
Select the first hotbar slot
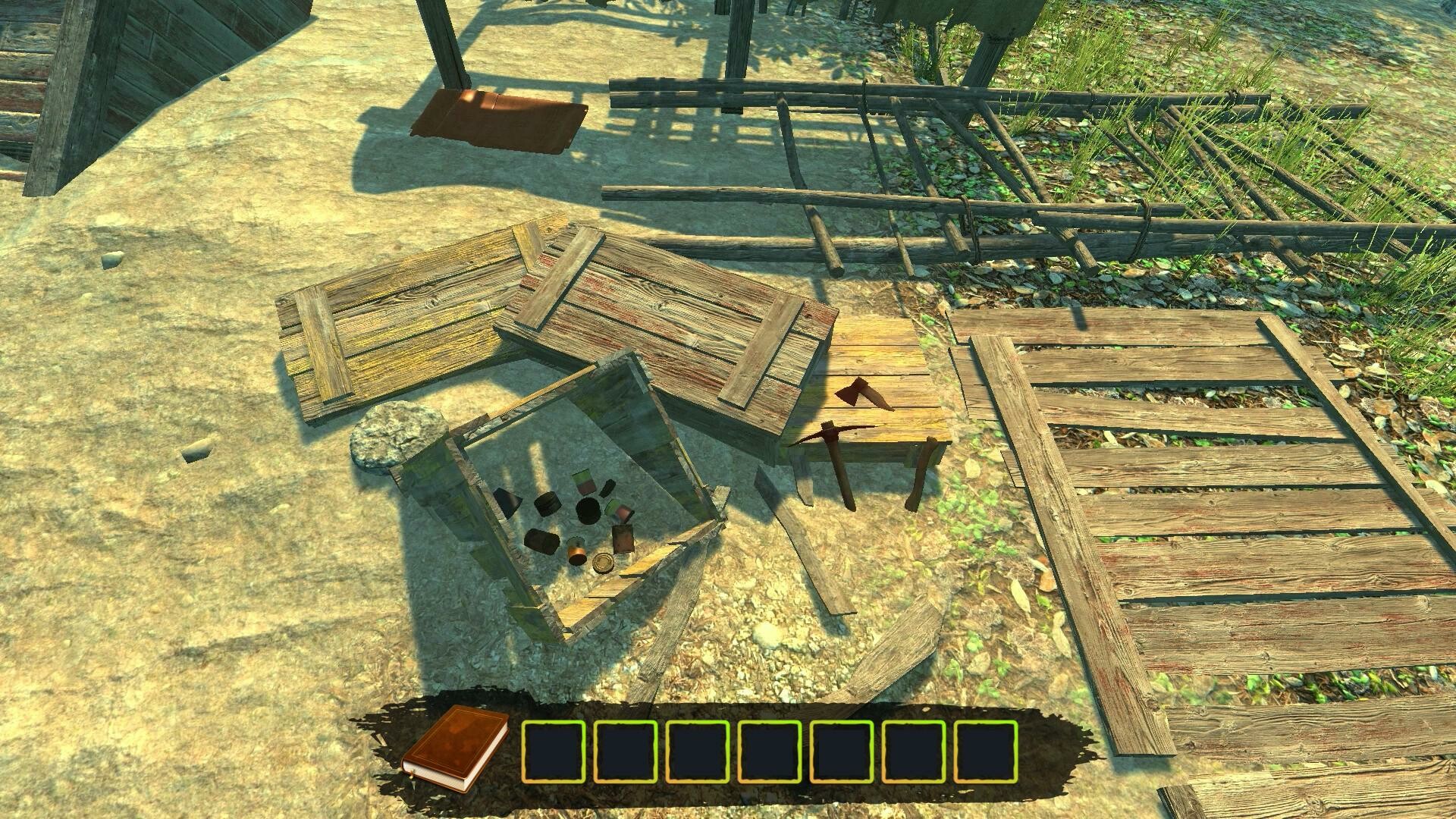click(x=556, y=748)
